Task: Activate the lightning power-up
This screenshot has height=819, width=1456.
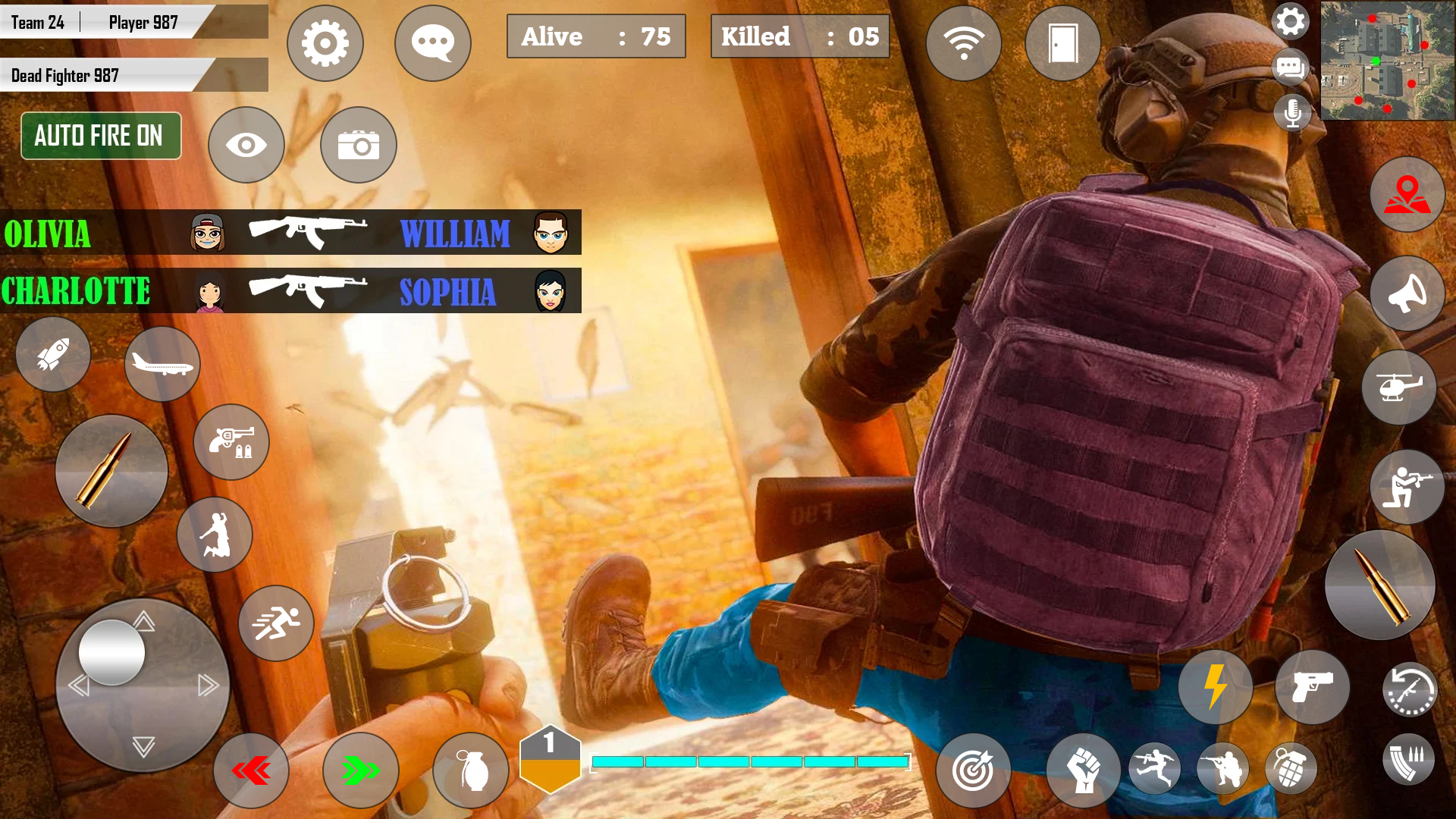Action: coord(1216,689)
